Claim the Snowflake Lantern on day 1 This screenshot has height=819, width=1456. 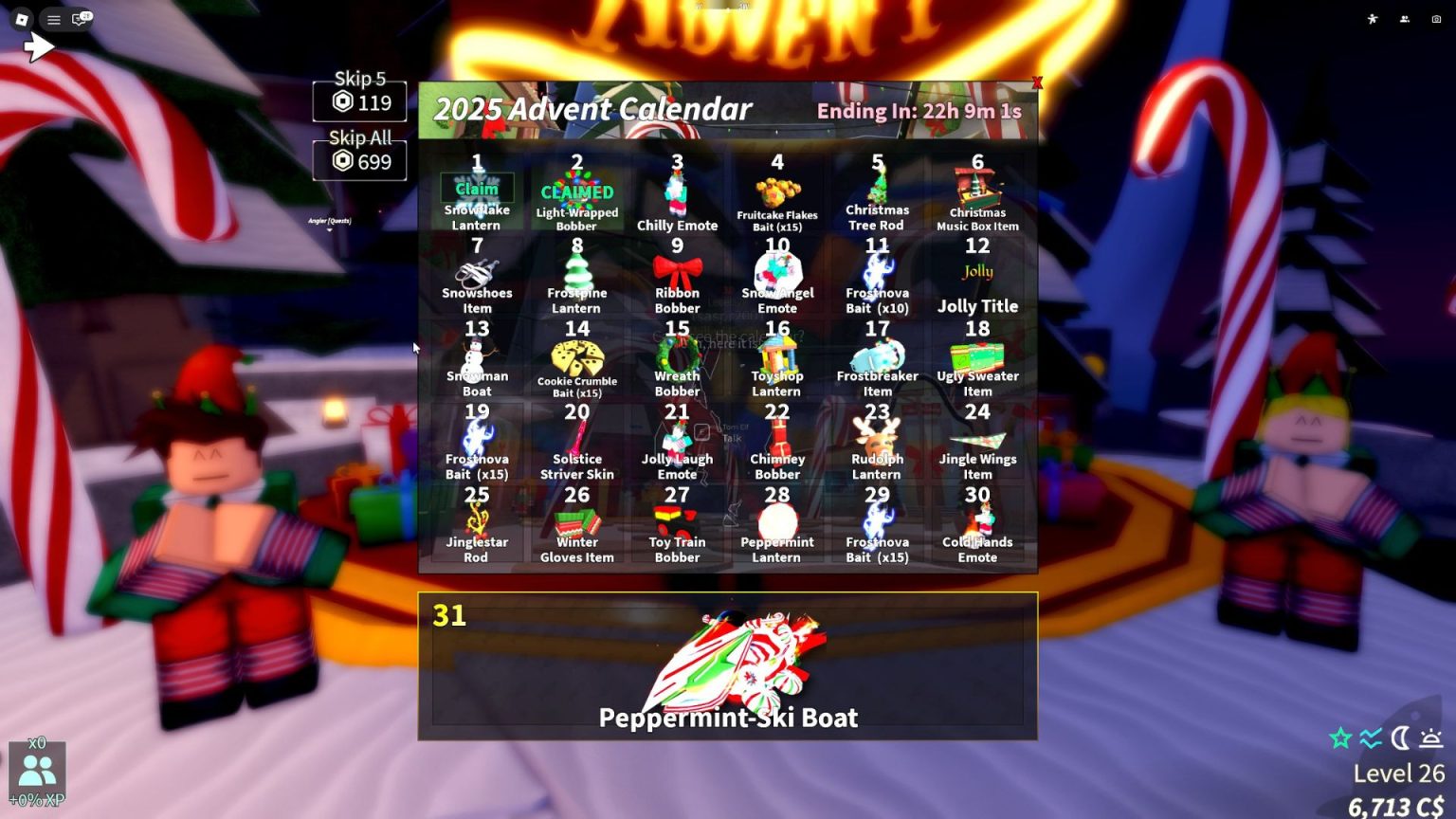[477, 189]
